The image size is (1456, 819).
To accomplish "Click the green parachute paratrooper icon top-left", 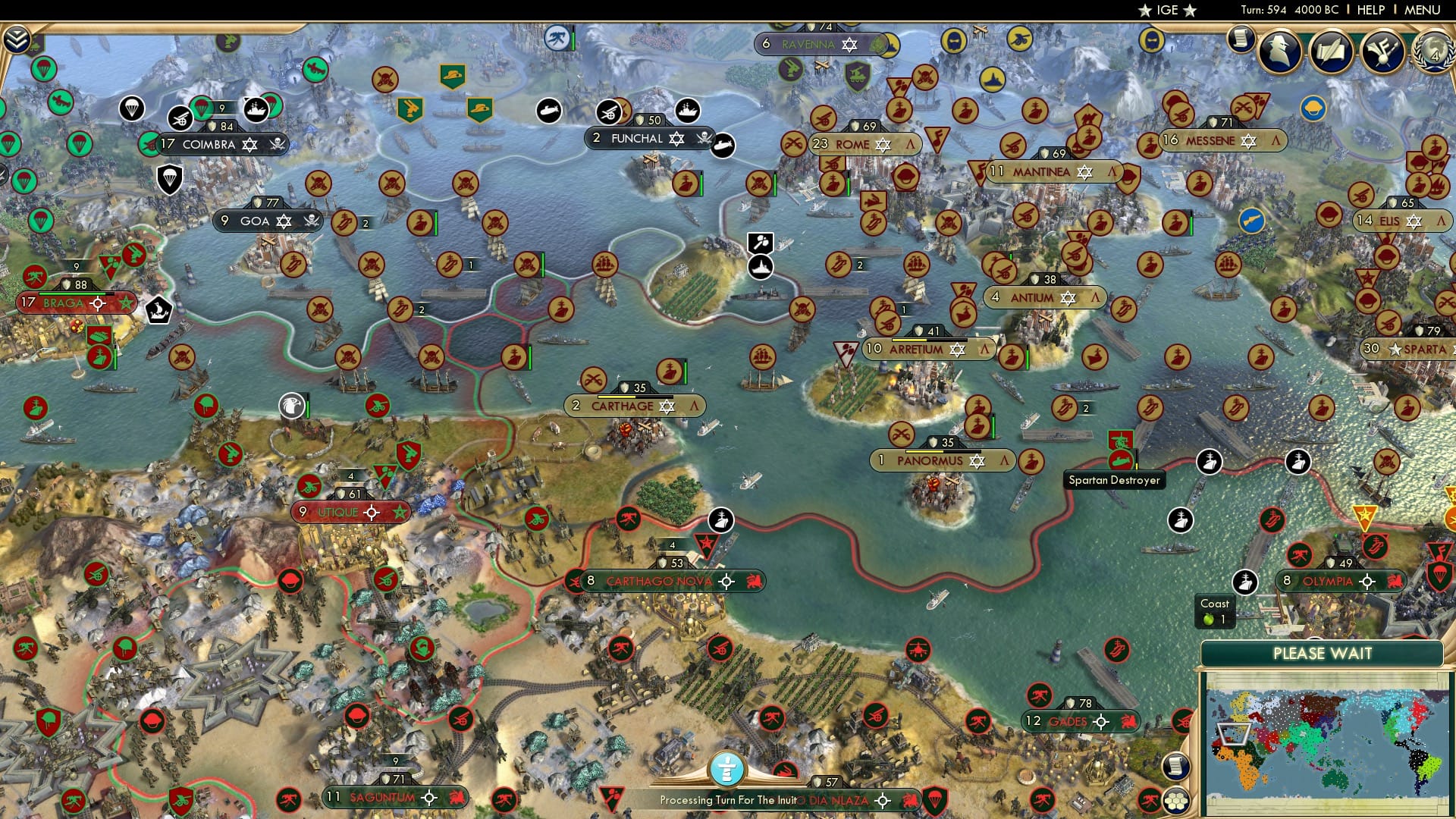I will point(45,70).
